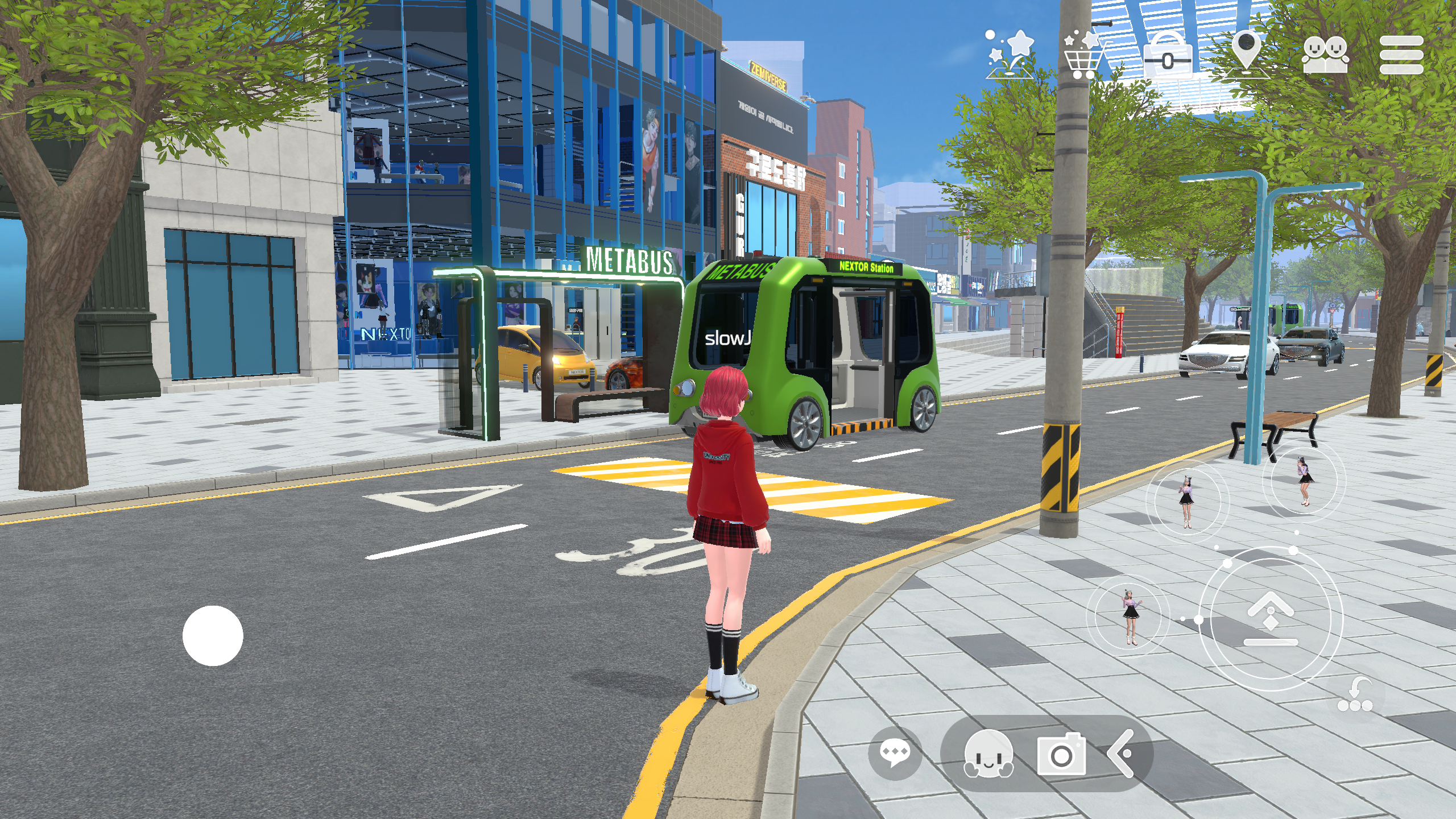
Task: Click the curved arrow three-dots swap button
Action: (1355, 695)
